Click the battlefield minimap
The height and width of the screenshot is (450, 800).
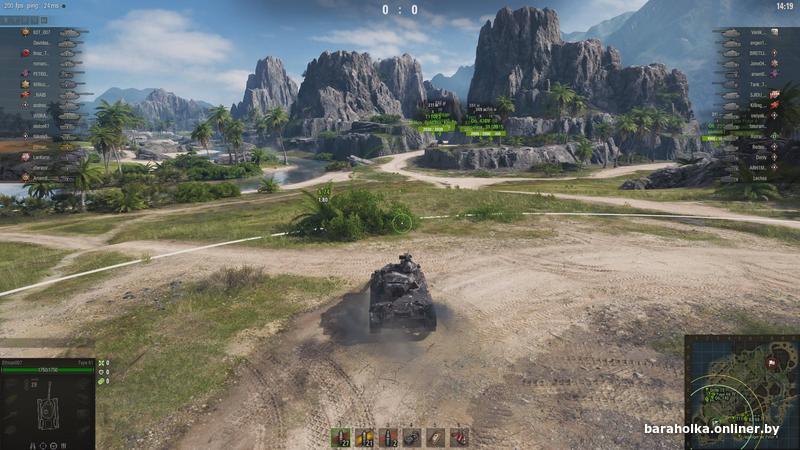tap(742, 385)
